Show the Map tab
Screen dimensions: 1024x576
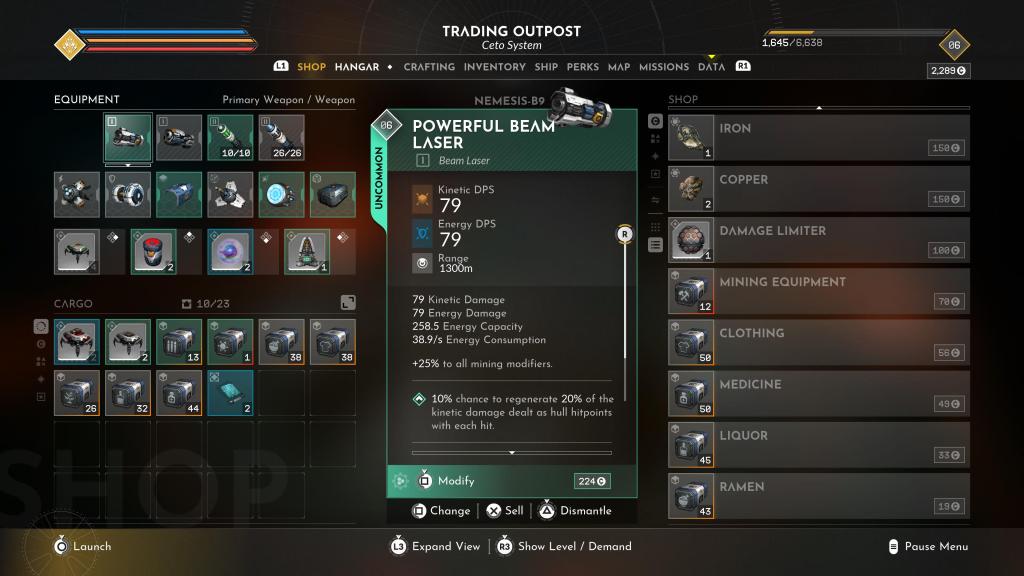click(x=619, y=67)
